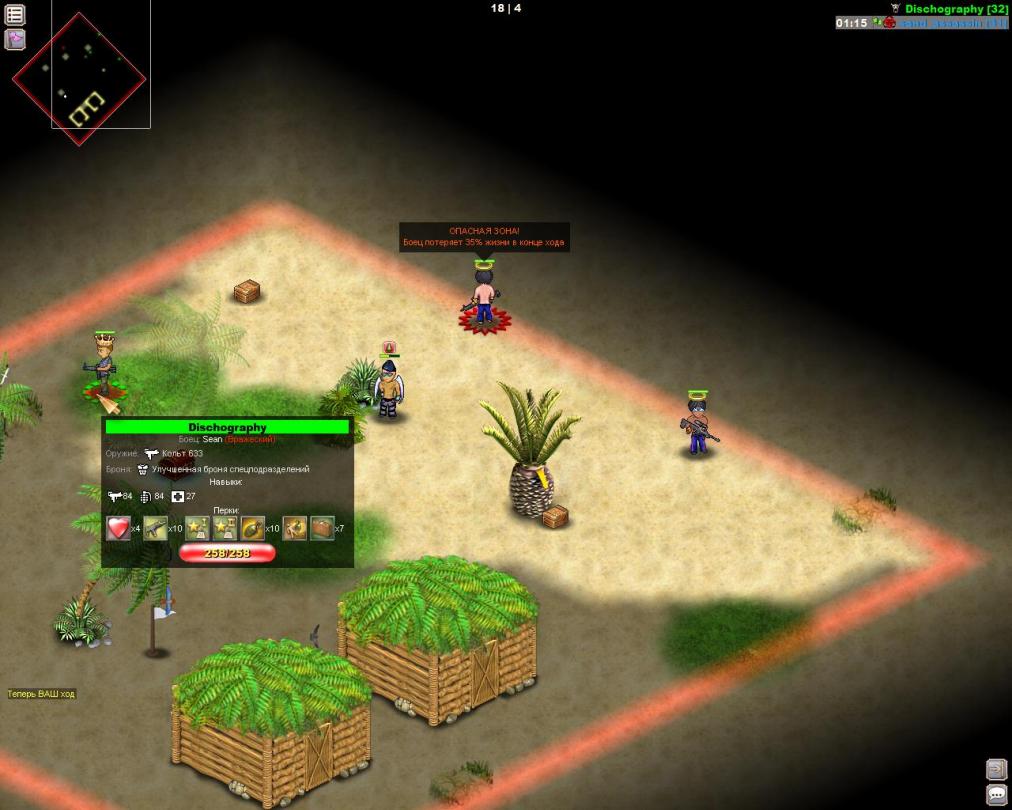Open the list menu button

[x=15, y=15]
